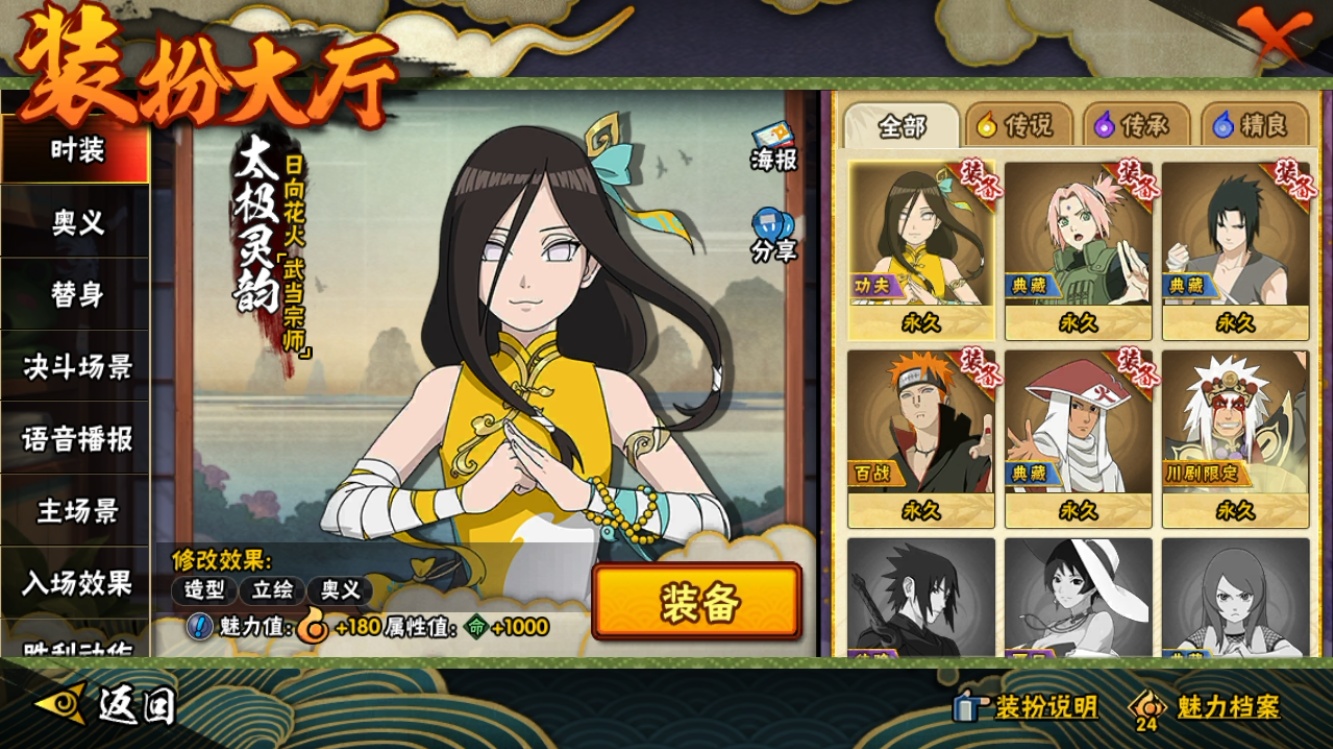Open the 奥义 category
The height and width of the screenshot is (749, 1333).
tap(76, 224)
